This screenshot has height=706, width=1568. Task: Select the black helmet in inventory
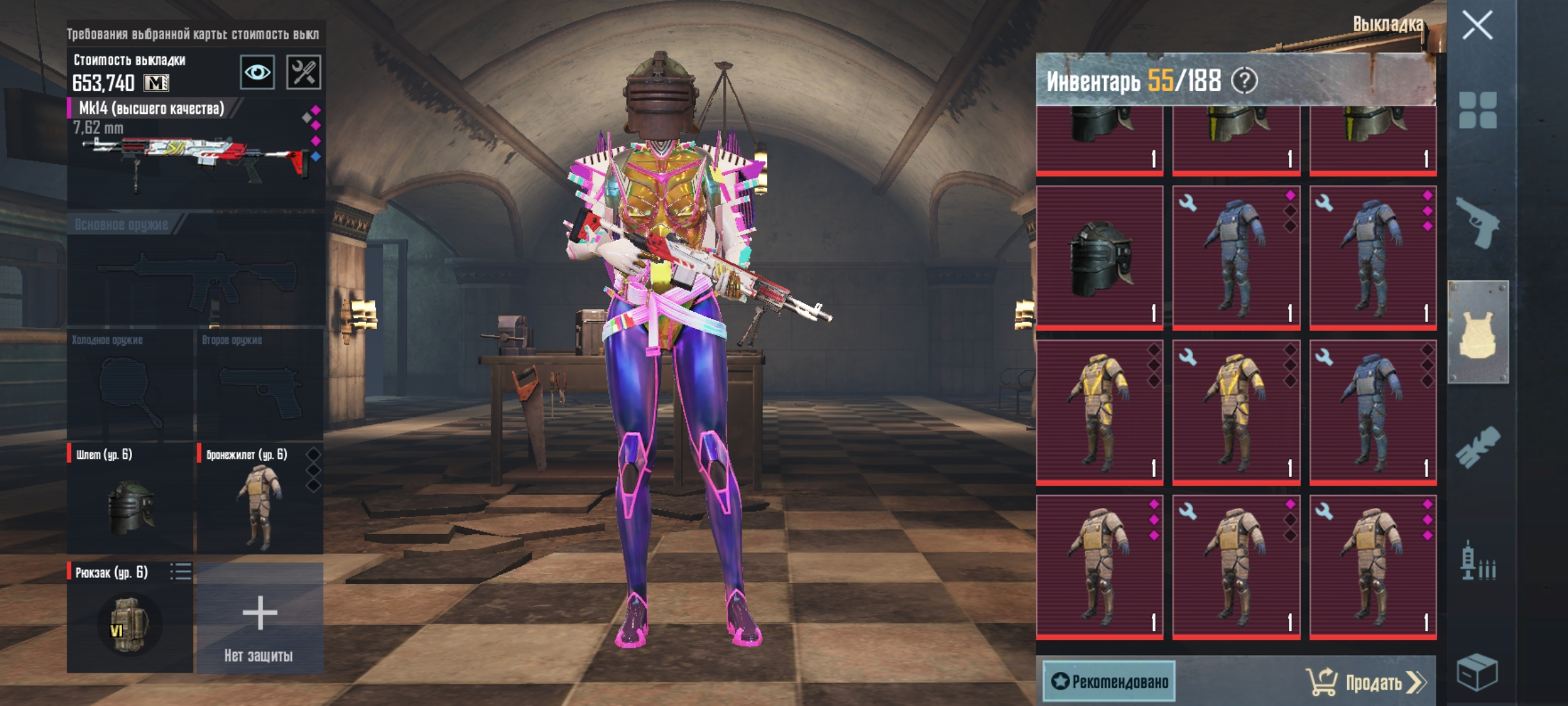[1100, 258]
